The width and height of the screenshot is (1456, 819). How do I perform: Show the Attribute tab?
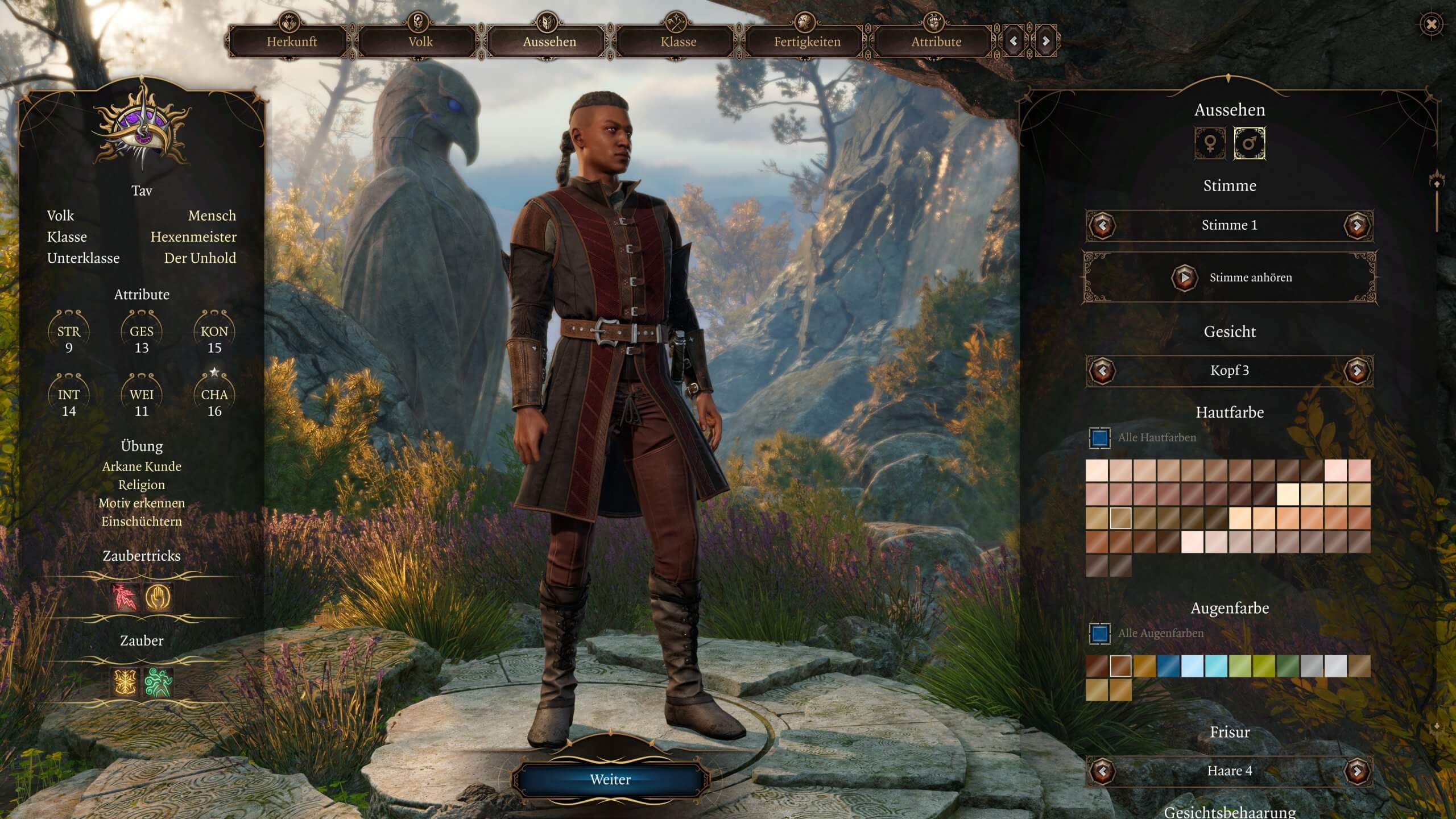coord(936,42)
